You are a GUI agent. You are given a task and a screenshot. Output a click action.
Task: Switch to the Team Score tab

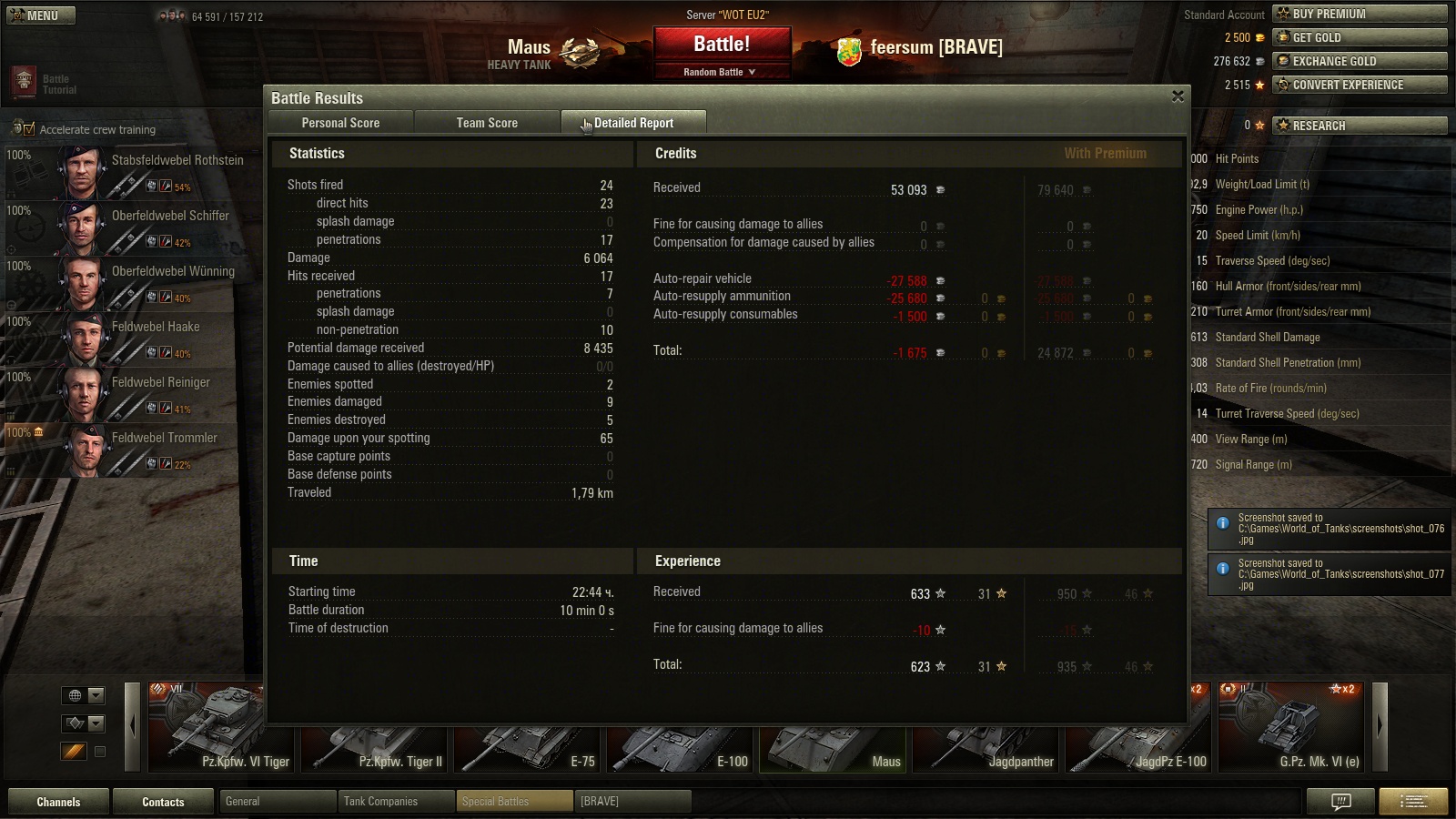[x=487, y=123]
